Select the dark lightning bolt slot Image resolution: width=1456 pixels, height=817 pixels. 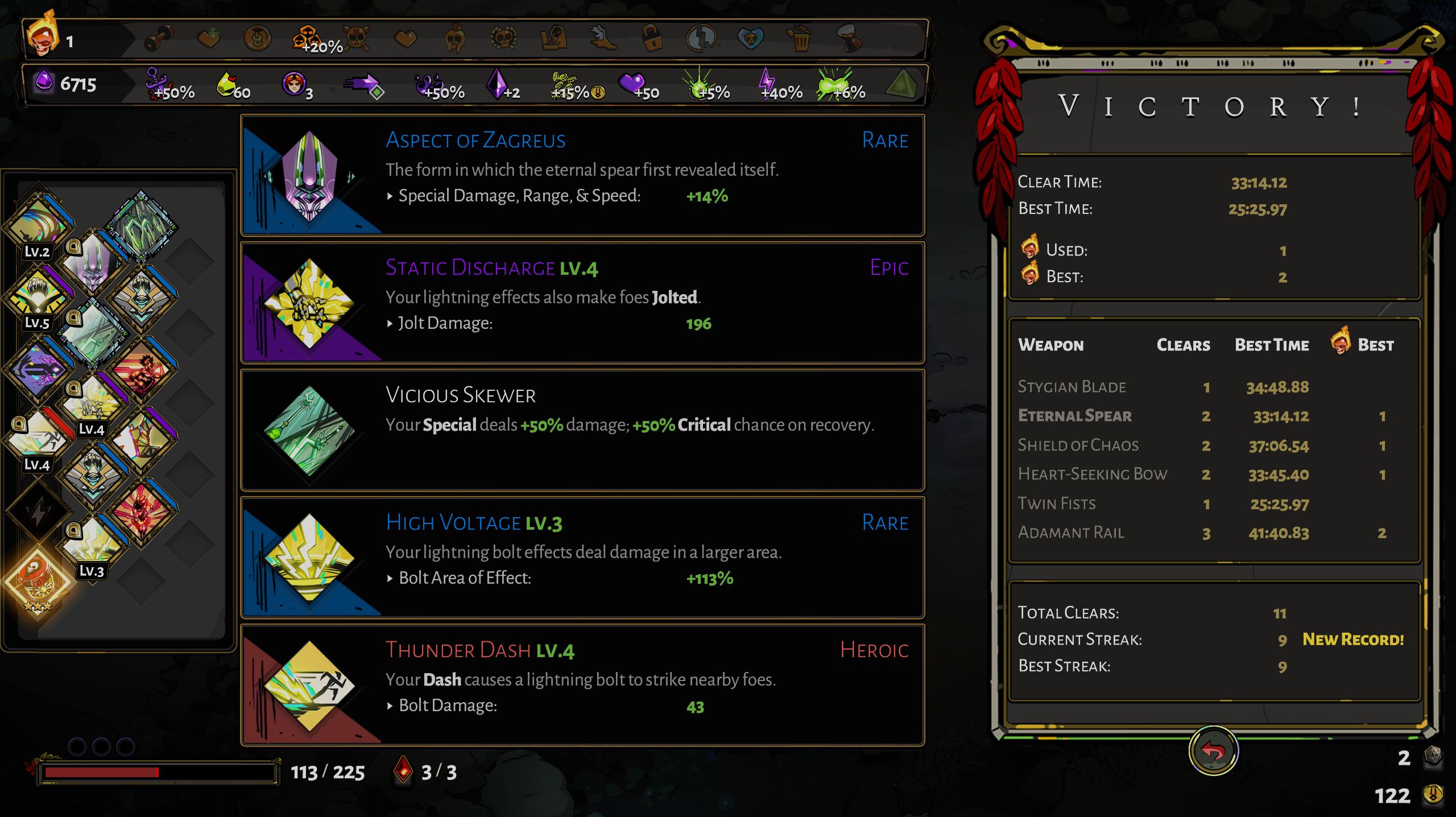38,512
